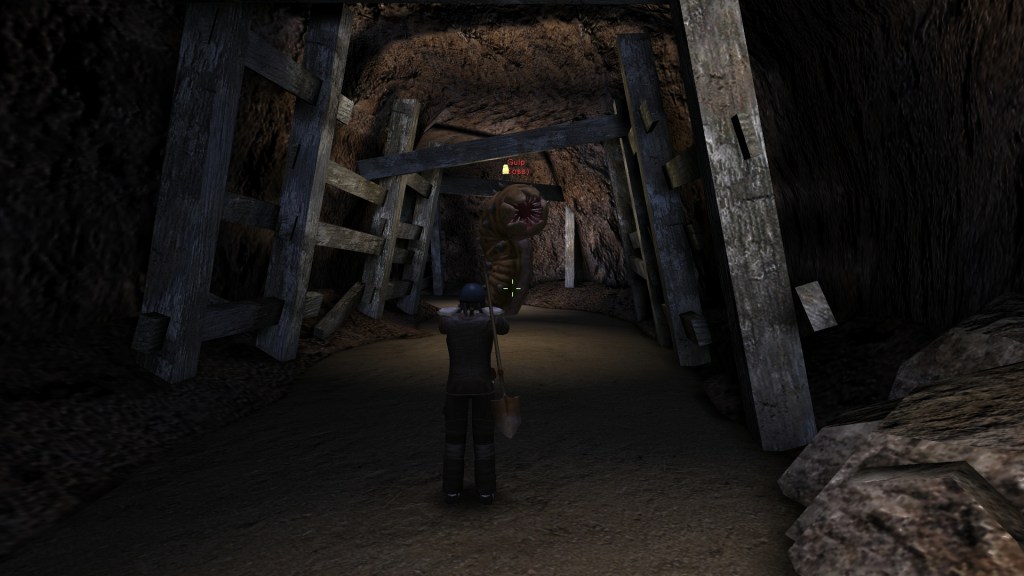Image resolution: width=1024 pixels, height=576 pixels.
Task: Select the Gulp (Boss) nameplate
Action: tap(516, 165)
